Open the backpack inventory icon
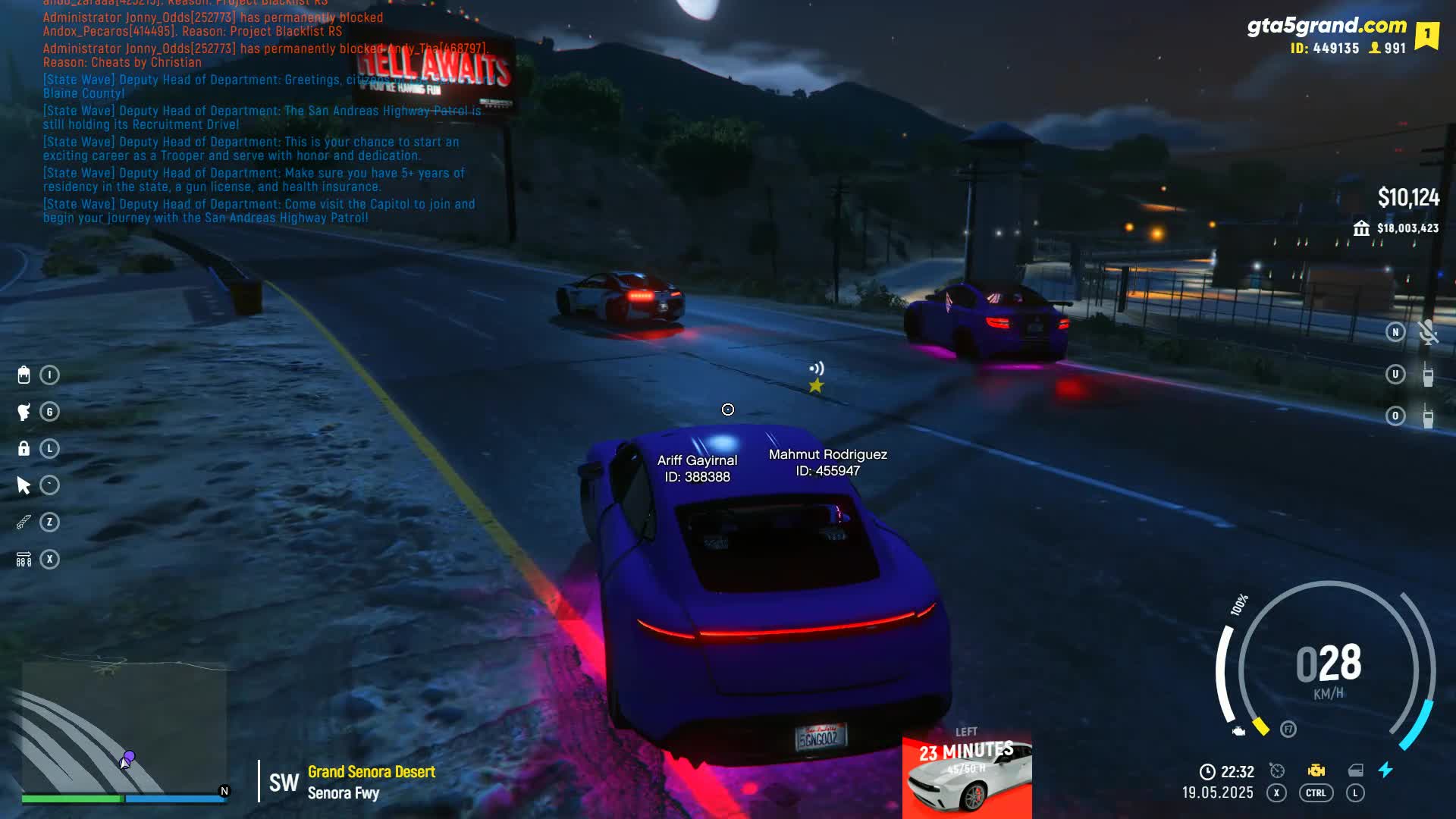1456x819 pixels. point(24,375)
